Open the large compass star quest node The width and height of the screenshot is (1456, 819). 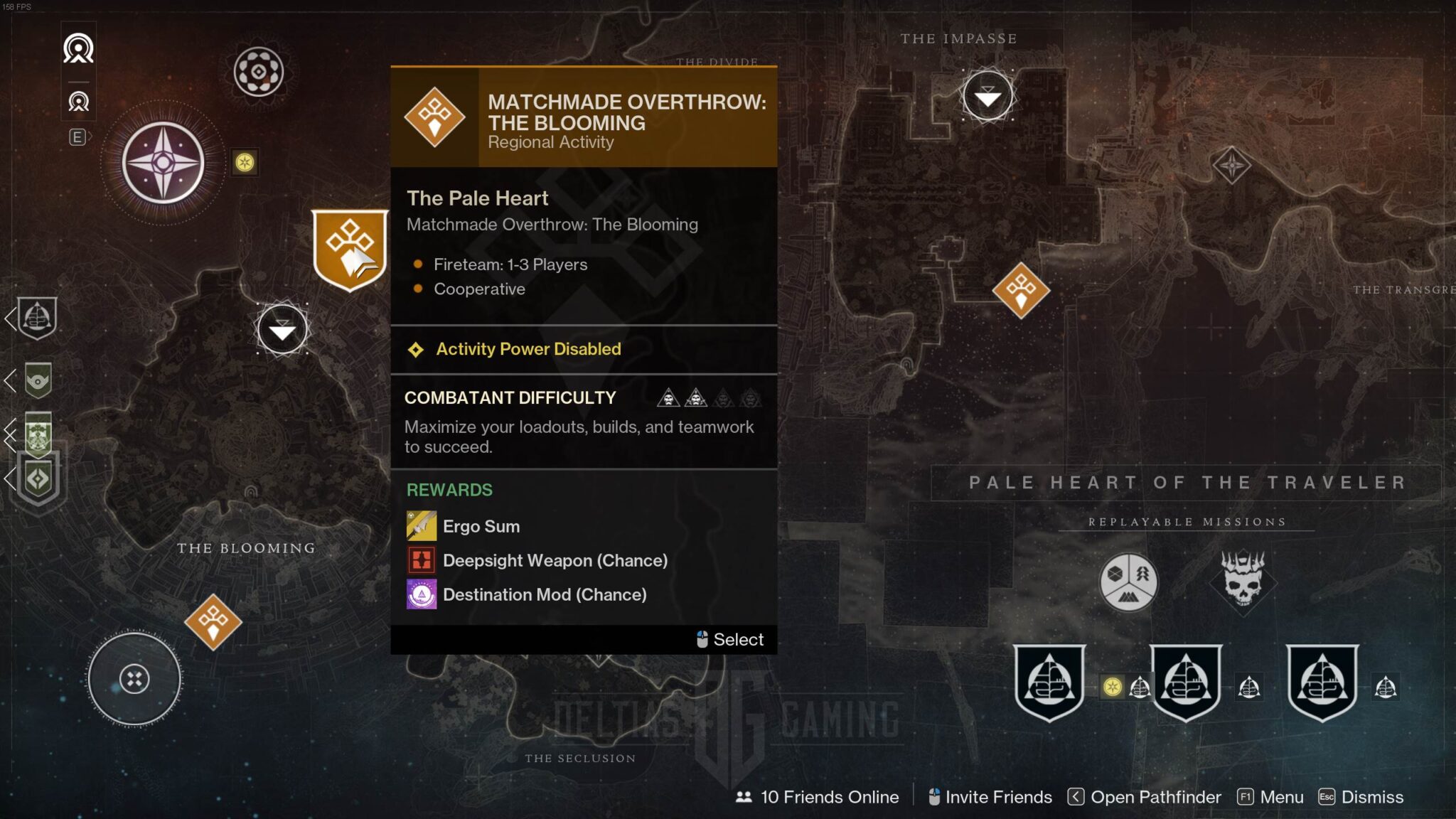163,163
